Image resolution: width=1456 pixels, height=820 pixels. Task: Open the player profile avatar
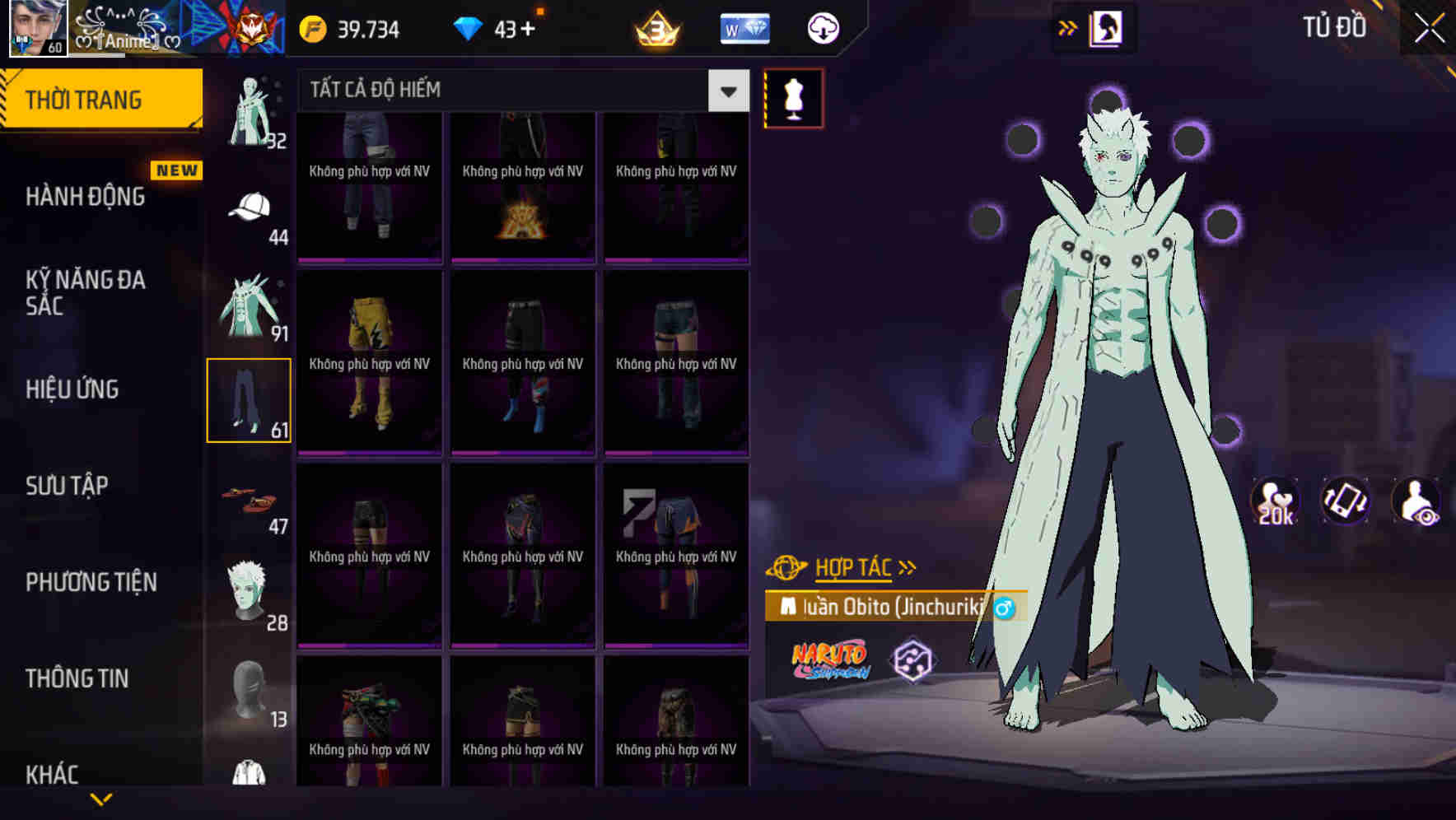[37, 29]
